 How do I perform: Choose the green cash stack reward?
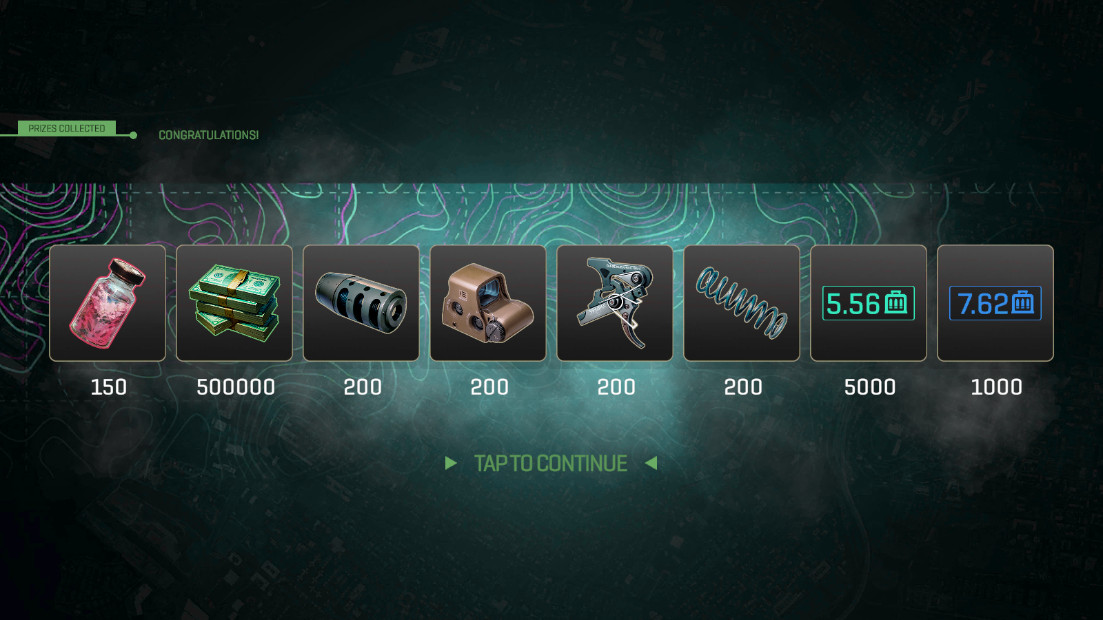click(x=235, y=303)
